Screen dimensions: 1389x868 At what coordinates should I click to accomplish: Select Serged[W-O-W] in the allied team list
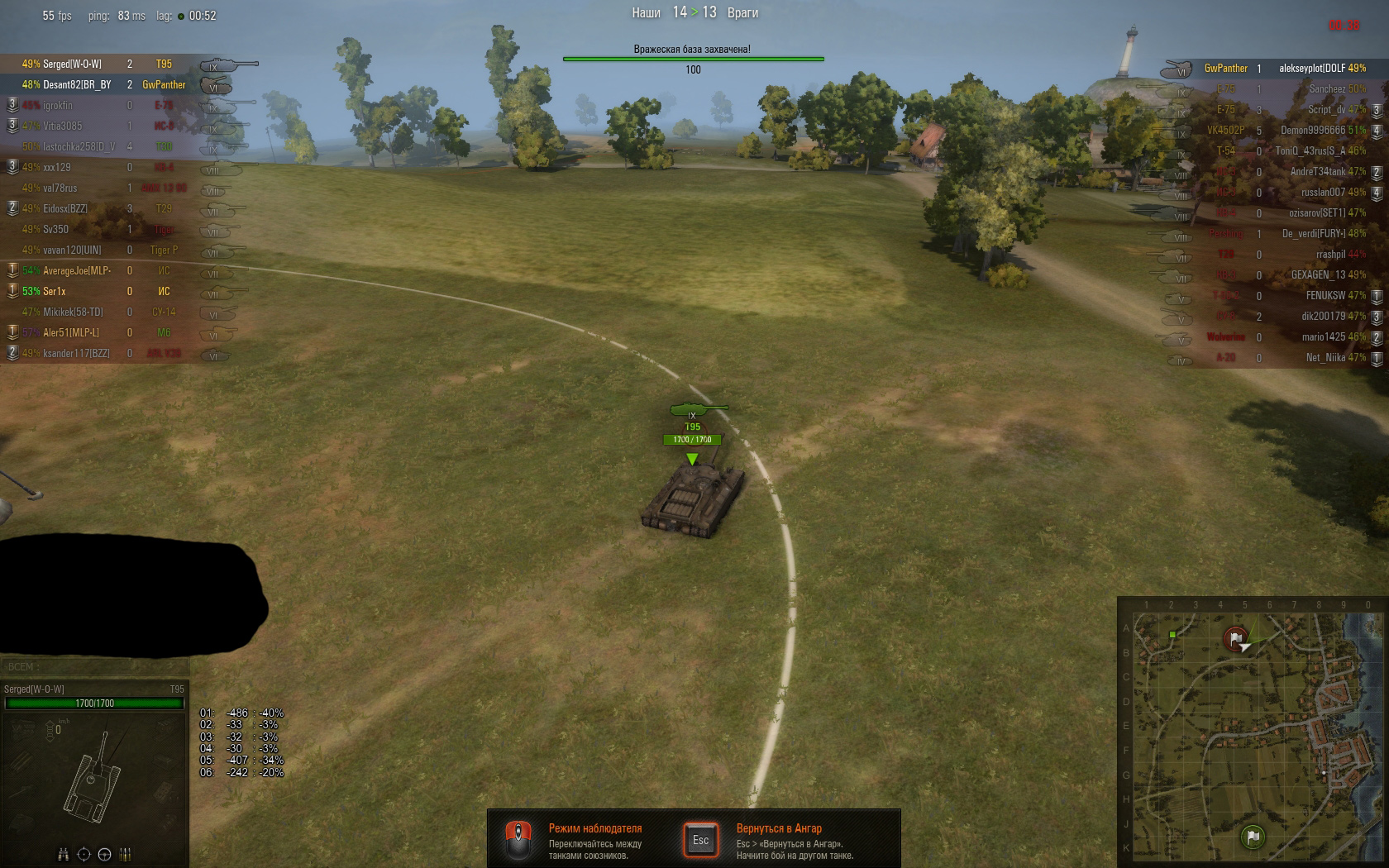click(x=72, y=64)
